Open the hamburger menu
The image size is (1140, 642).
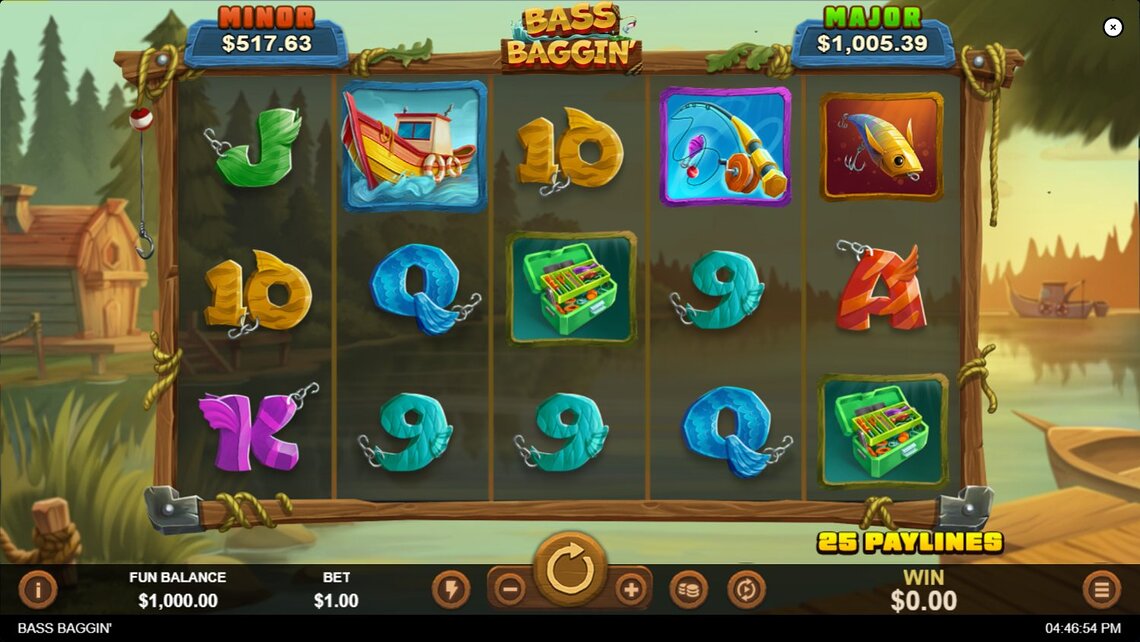[1101, 589]
